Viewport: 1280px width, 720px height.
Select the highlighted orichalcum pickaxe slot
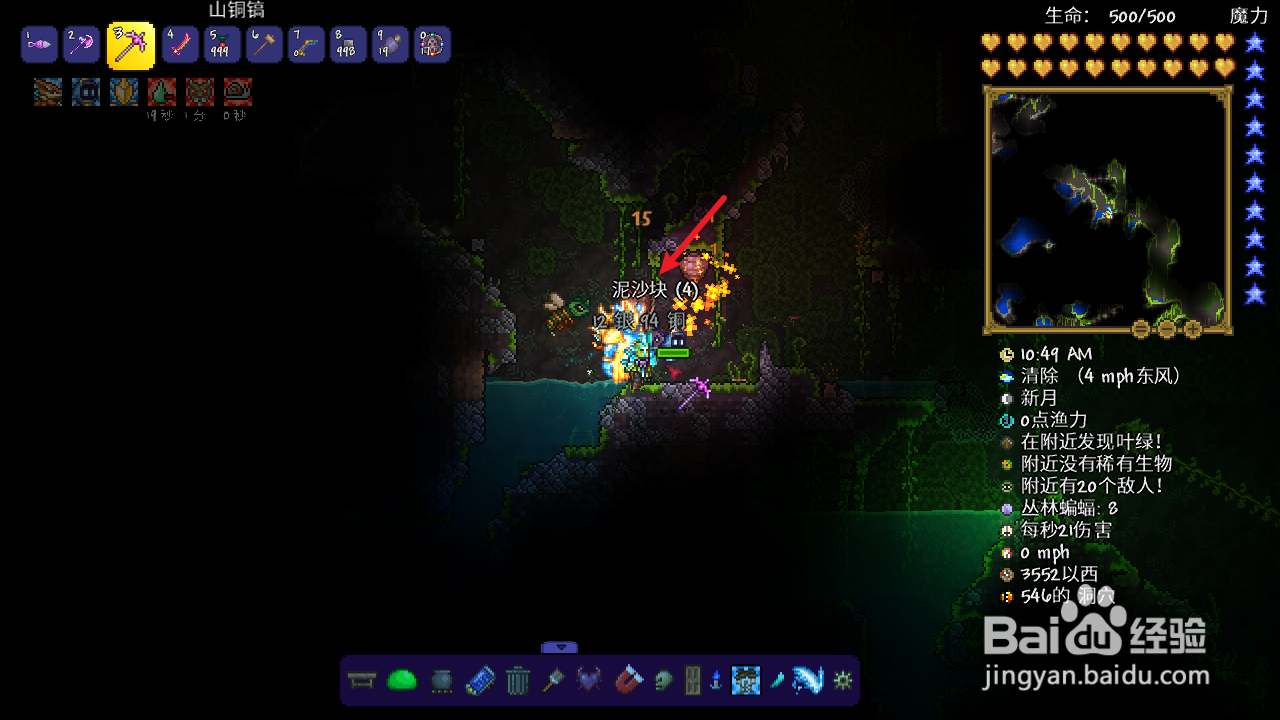(x=131, y=45)
